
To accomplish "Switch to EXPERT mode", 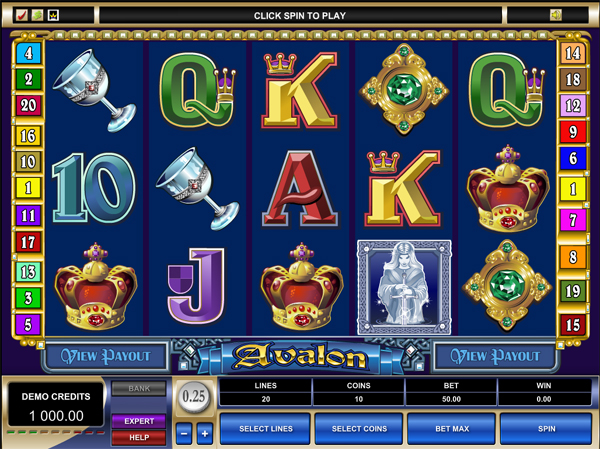I will (138, 421).
